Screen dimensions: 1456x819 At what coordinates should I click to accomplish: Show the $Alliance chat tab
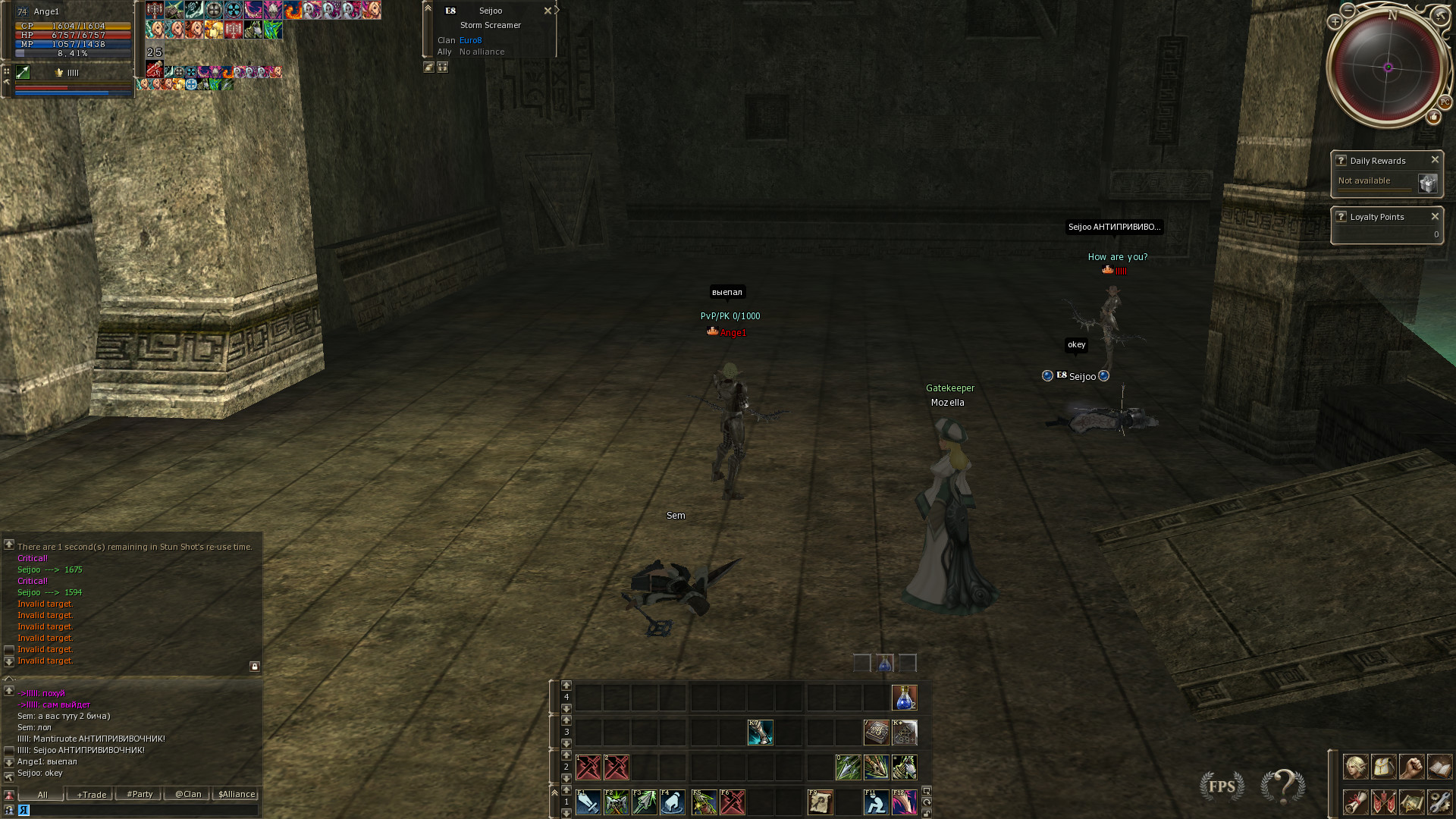(x=237, y=794)
